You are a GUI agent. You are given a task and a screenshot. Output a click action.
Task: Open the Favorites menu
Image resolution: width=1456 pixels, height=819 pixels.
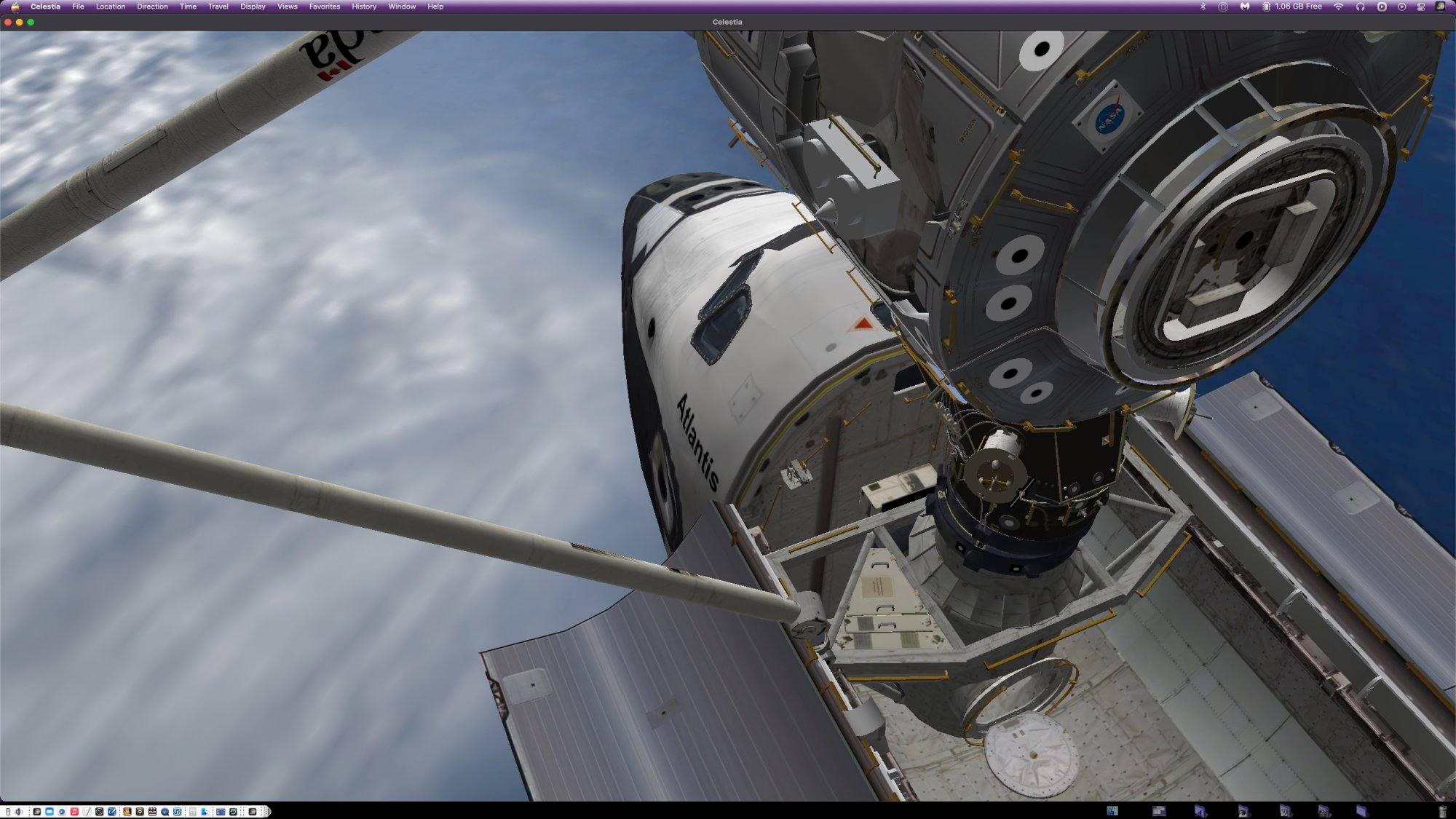(325, 7)
